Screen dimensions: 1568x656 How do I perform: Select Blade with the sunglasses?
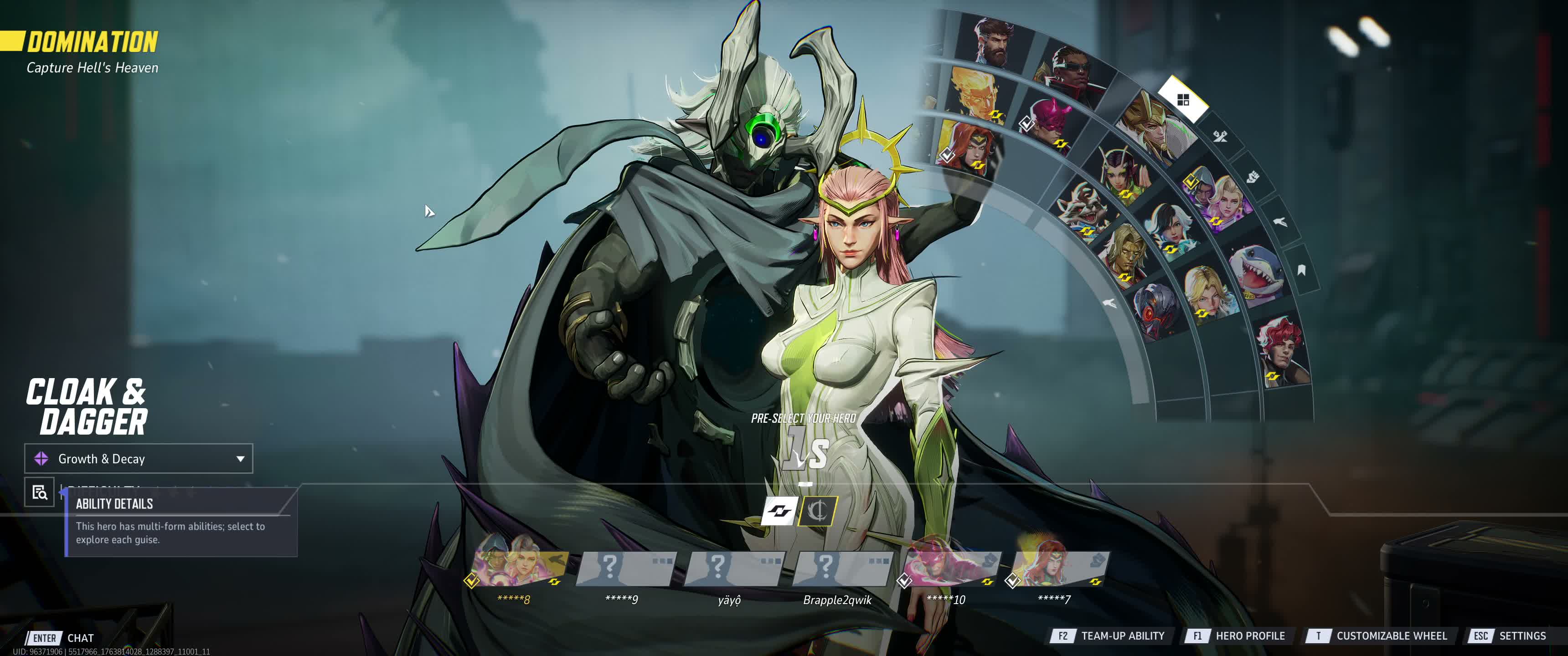(1073, 73)
